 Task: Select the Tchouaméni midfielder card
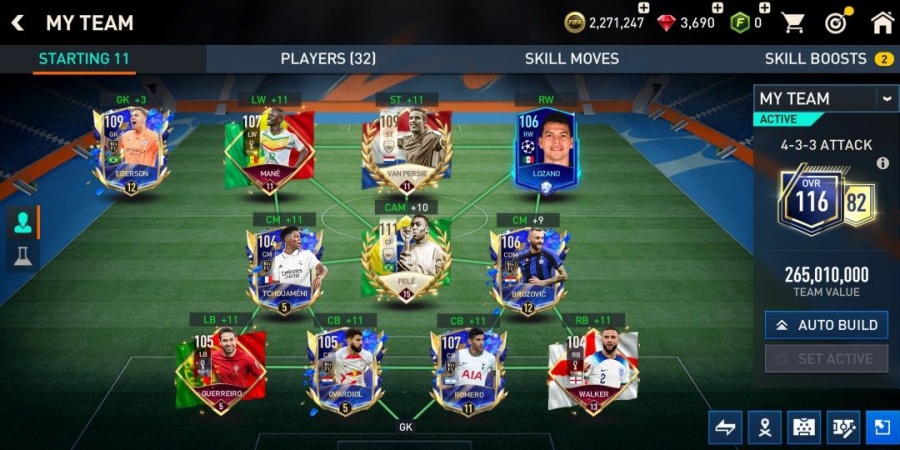click(285, 268)
